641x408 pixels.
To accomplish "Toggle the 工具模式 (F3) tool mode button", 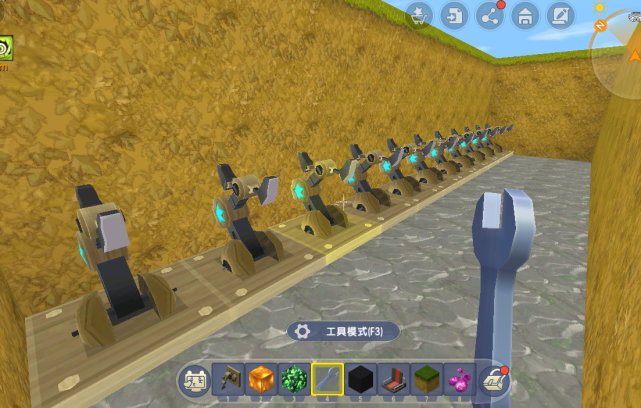I will tap(343, 331).
